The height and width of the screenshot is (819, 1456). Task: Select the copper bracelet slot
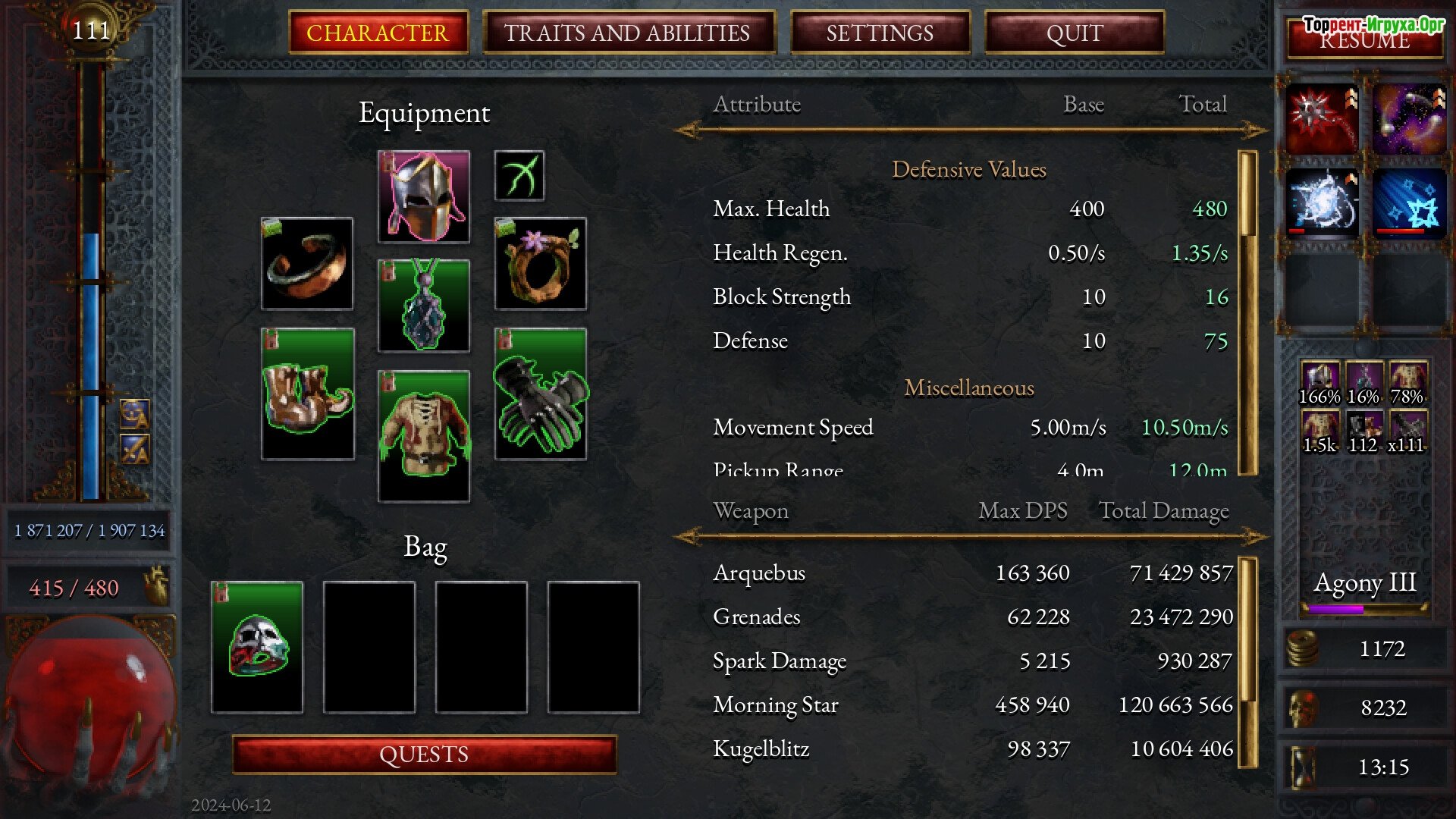pos(307,264)
